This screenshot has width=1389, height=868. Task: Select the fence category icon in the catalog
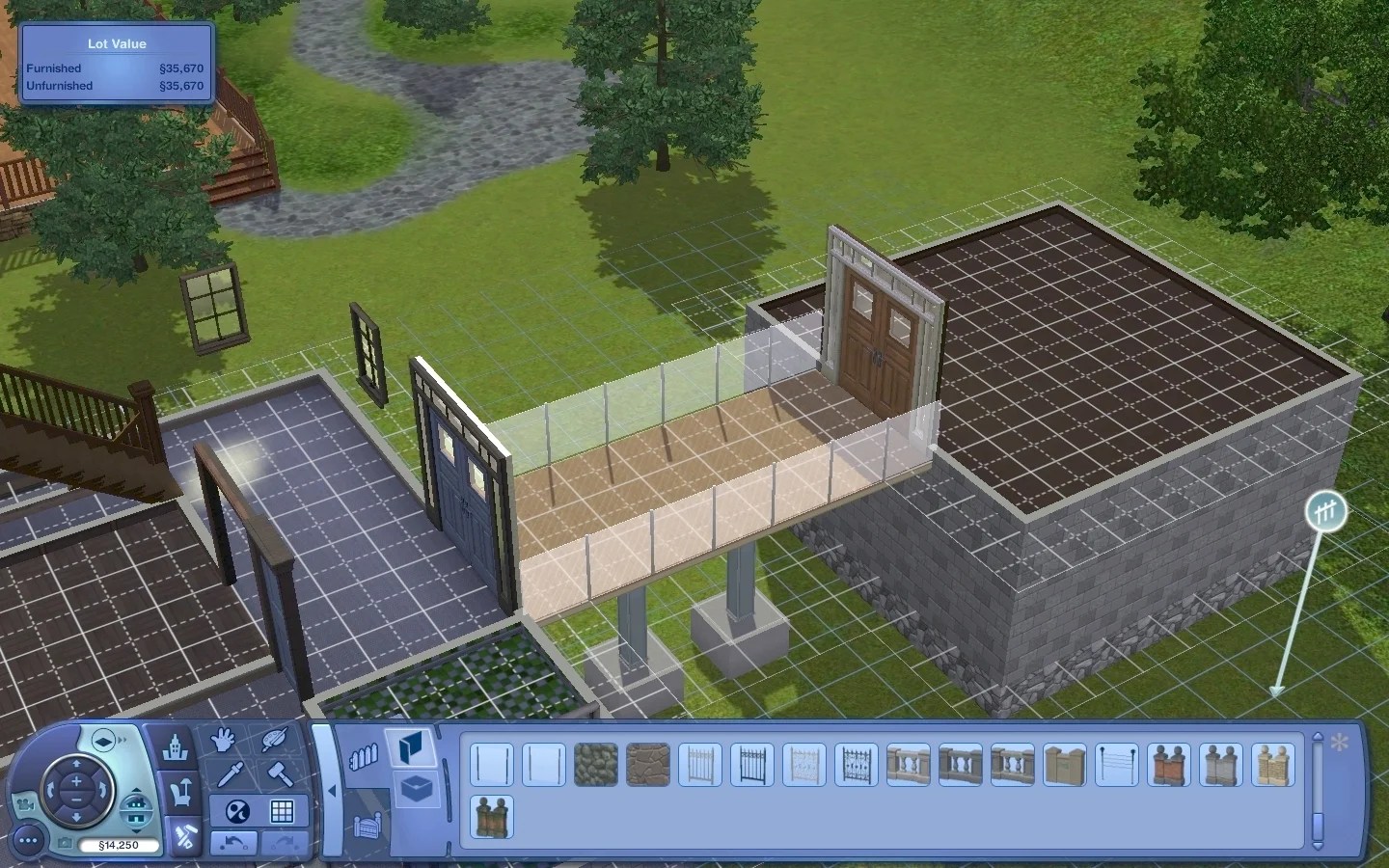[364, 755]
